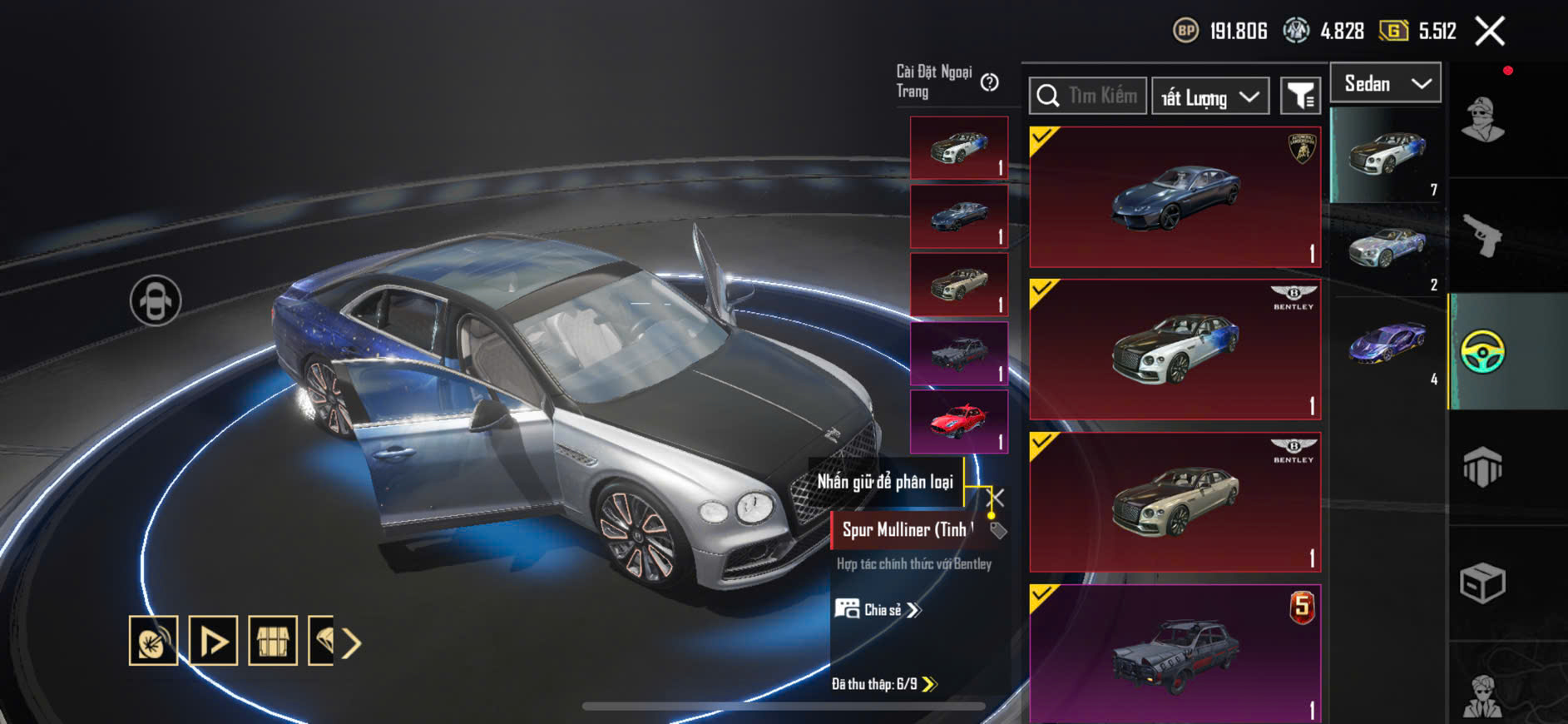This screenshot has height=724, width=1568.
Task: Show the Cài Đặt Ngoại Trang help
Action: (989, 82)
